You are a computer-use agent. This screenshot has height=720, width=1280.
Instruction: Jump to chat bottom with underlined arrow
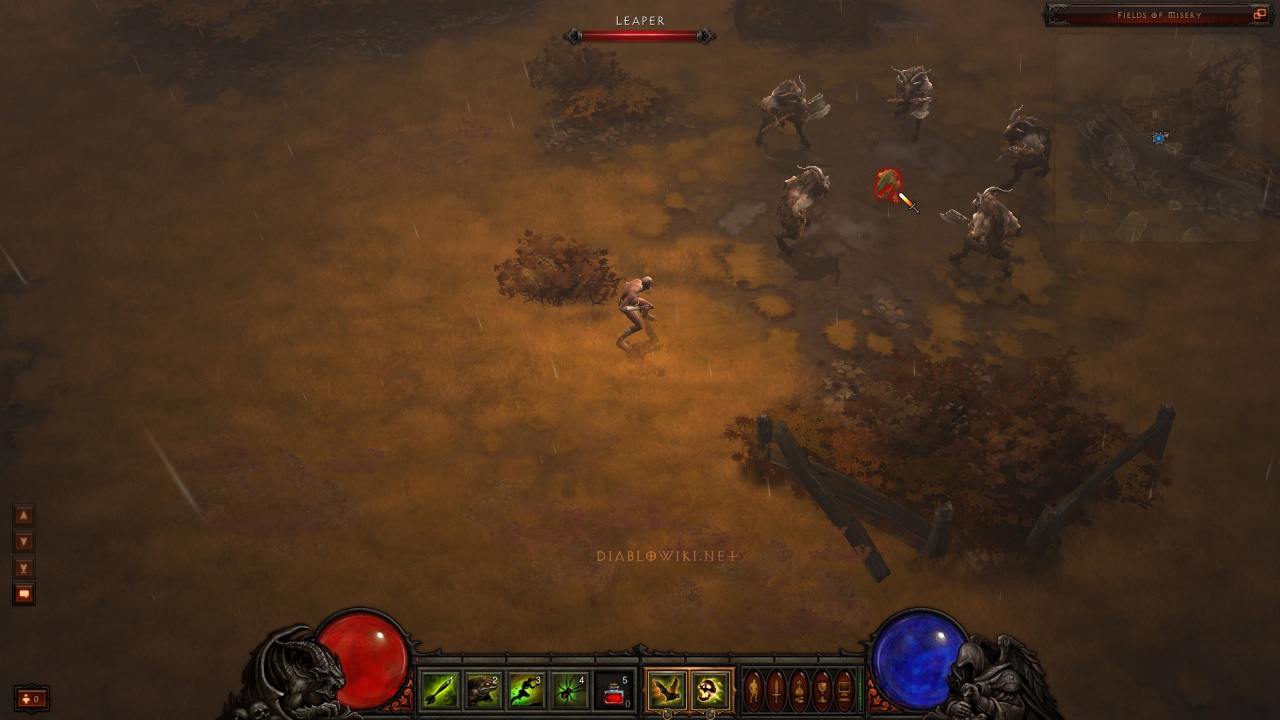24,567
